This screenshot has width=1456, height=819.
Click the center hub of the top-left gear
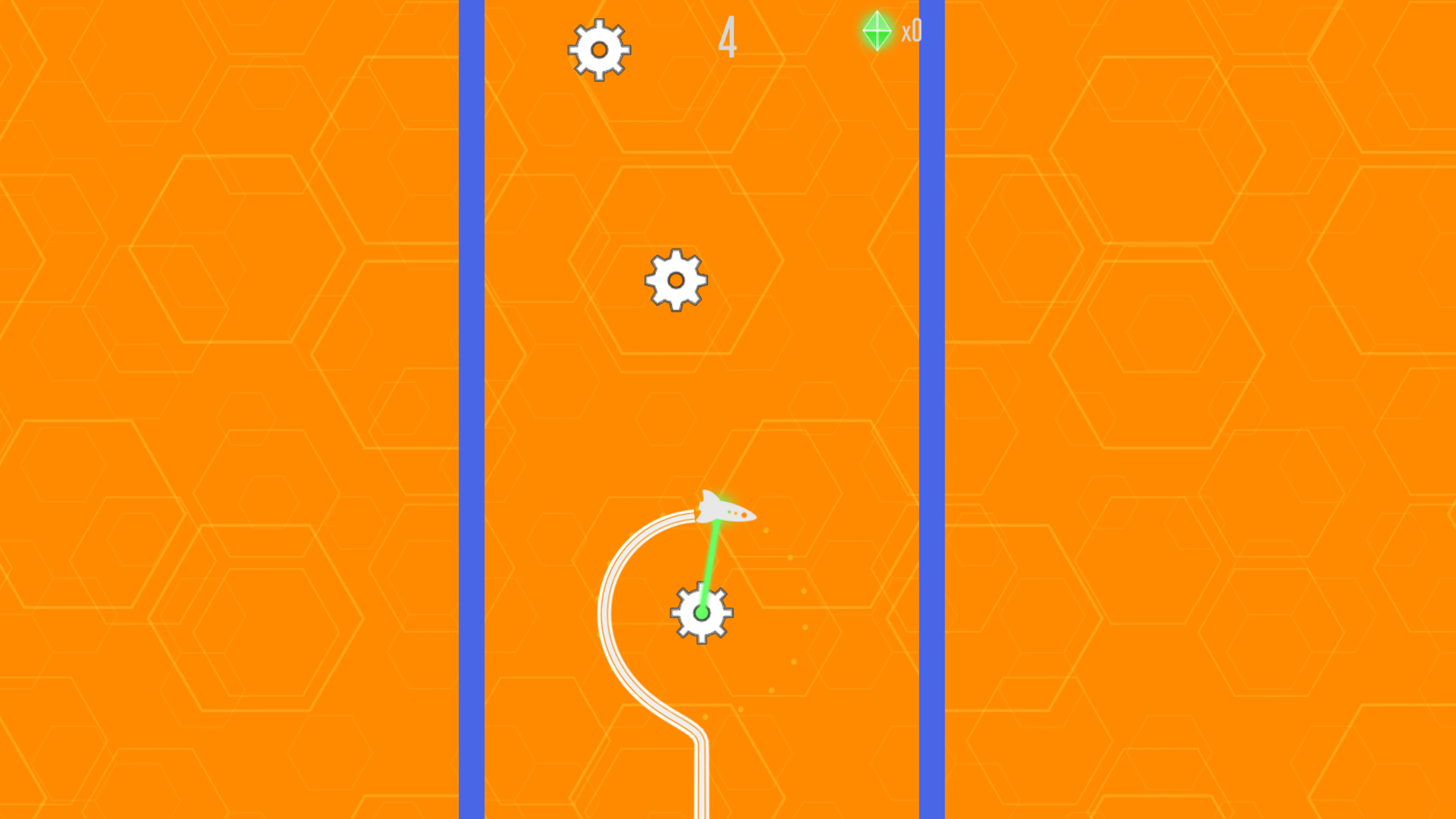coord(600,50)
